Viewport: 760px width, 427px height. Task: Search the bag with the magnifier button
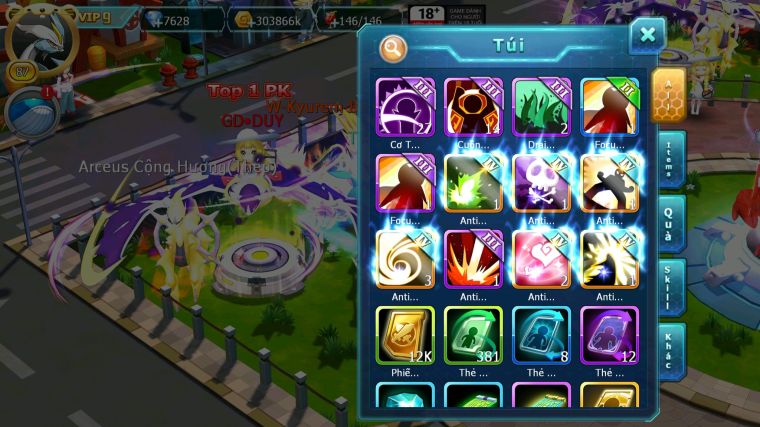[393, 47]
